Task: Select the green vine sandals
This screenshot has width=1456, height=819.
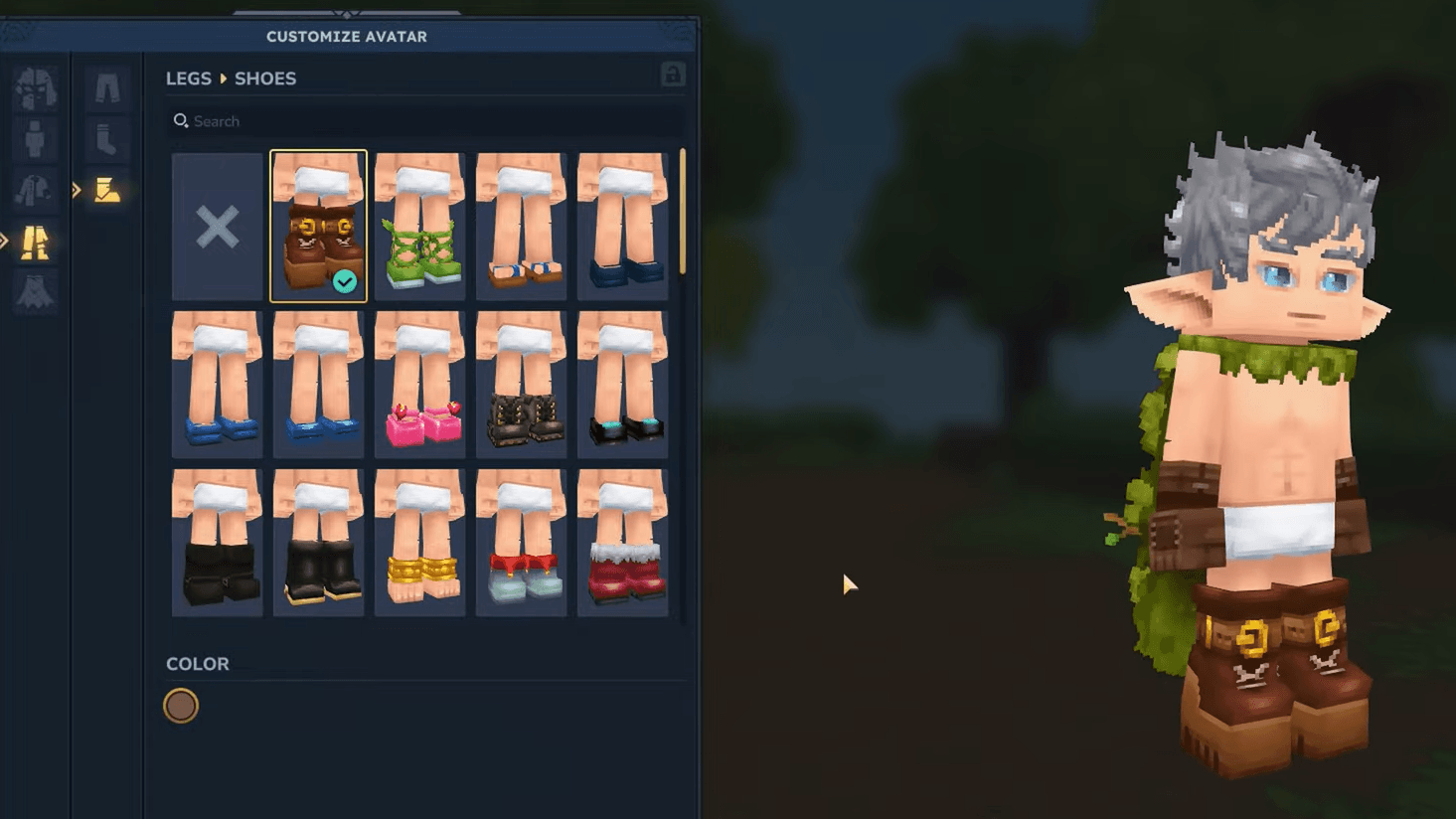Action: pyautogui.click(x=419, y=227)
